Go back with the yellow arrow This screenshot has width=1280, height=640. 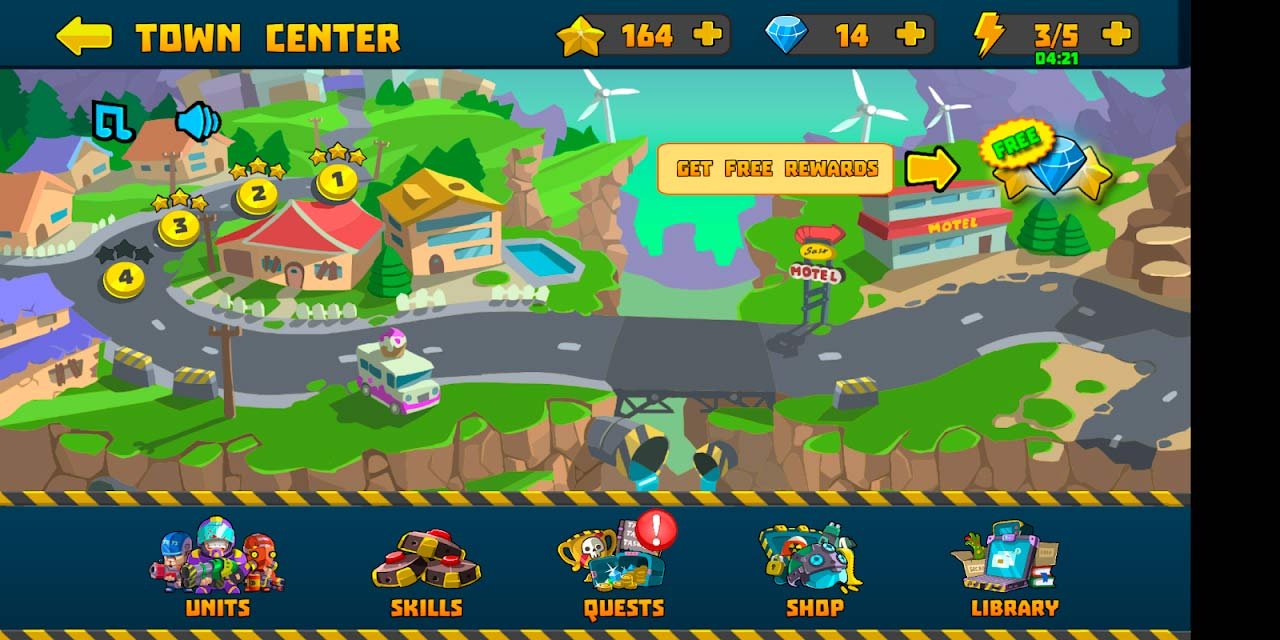click(84, 36)
